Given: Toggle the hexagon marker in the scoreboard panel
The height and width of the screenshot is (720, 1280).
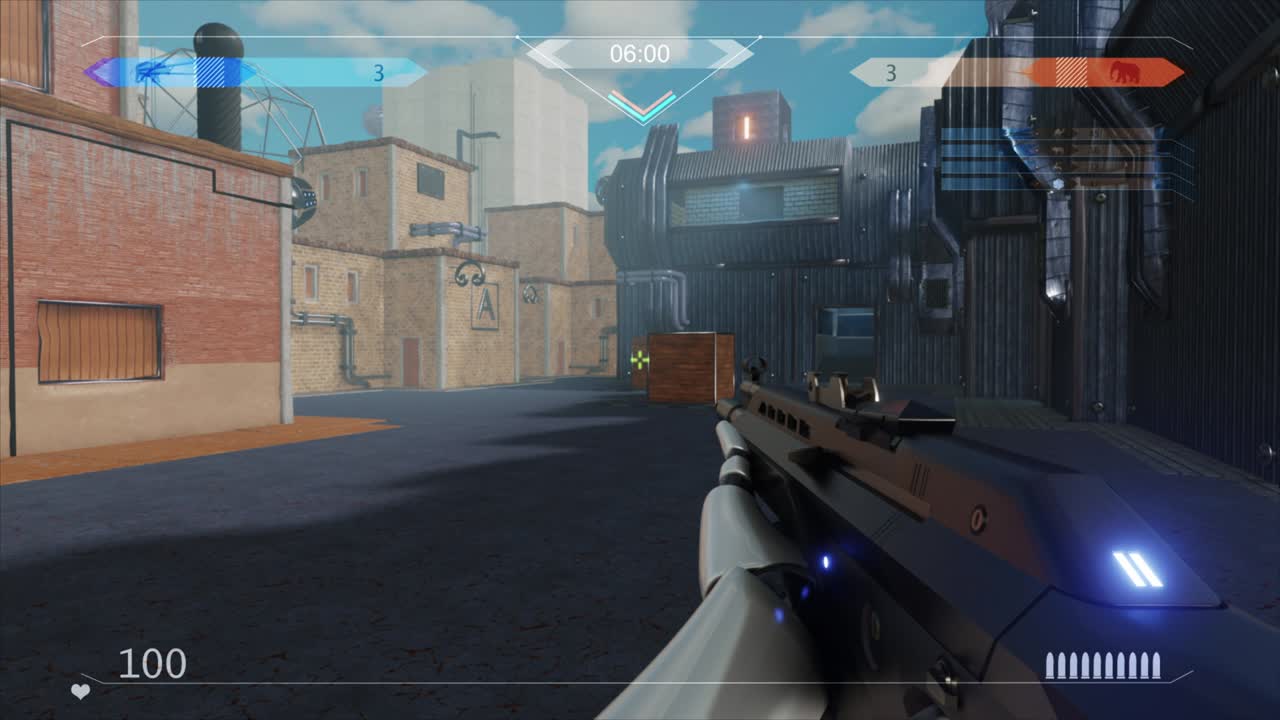Looking at the screenshot, I should pos(1058,182).
